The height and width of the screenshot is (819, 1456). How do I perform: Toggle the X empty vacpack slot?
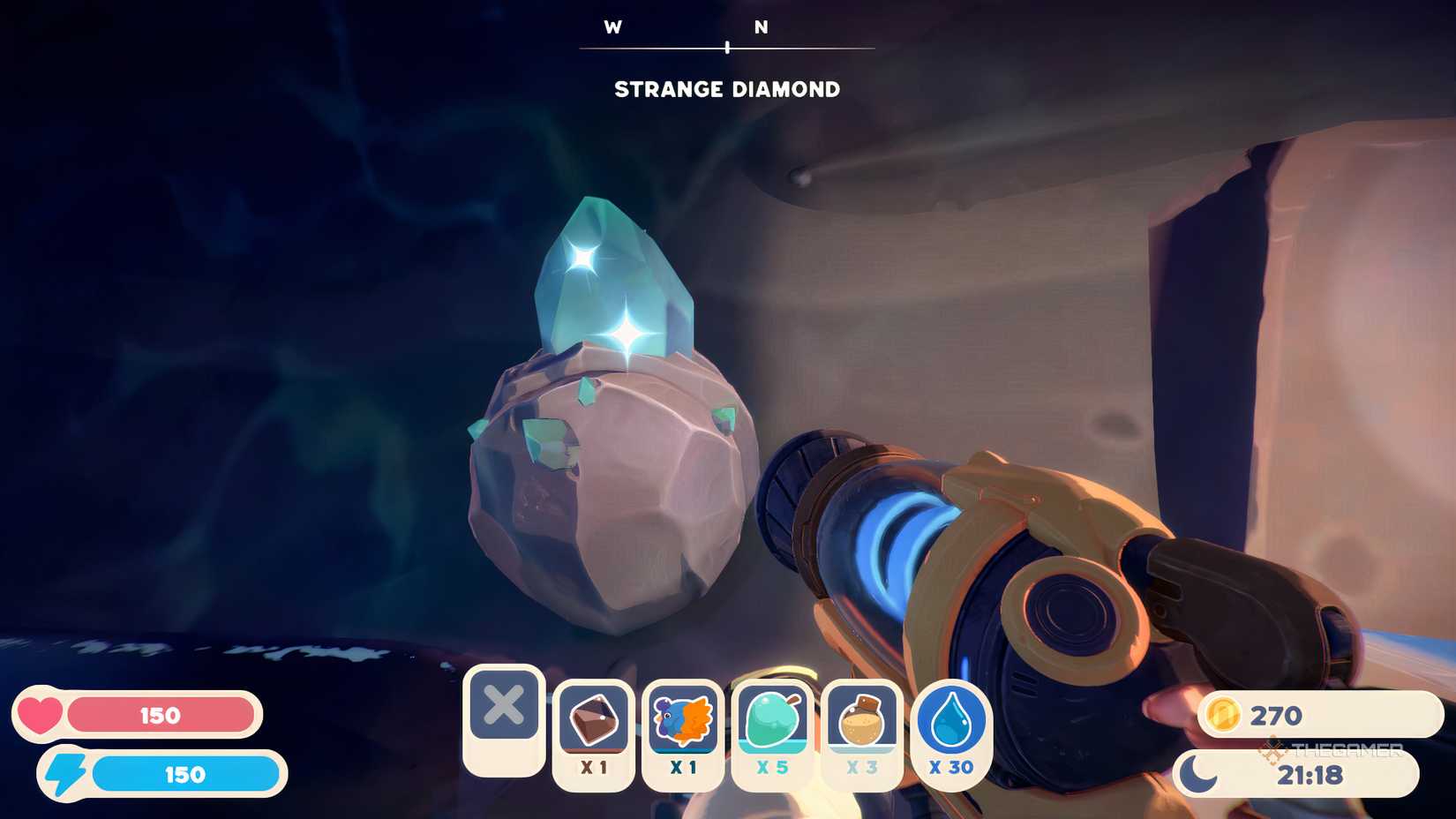pos(504,711)
